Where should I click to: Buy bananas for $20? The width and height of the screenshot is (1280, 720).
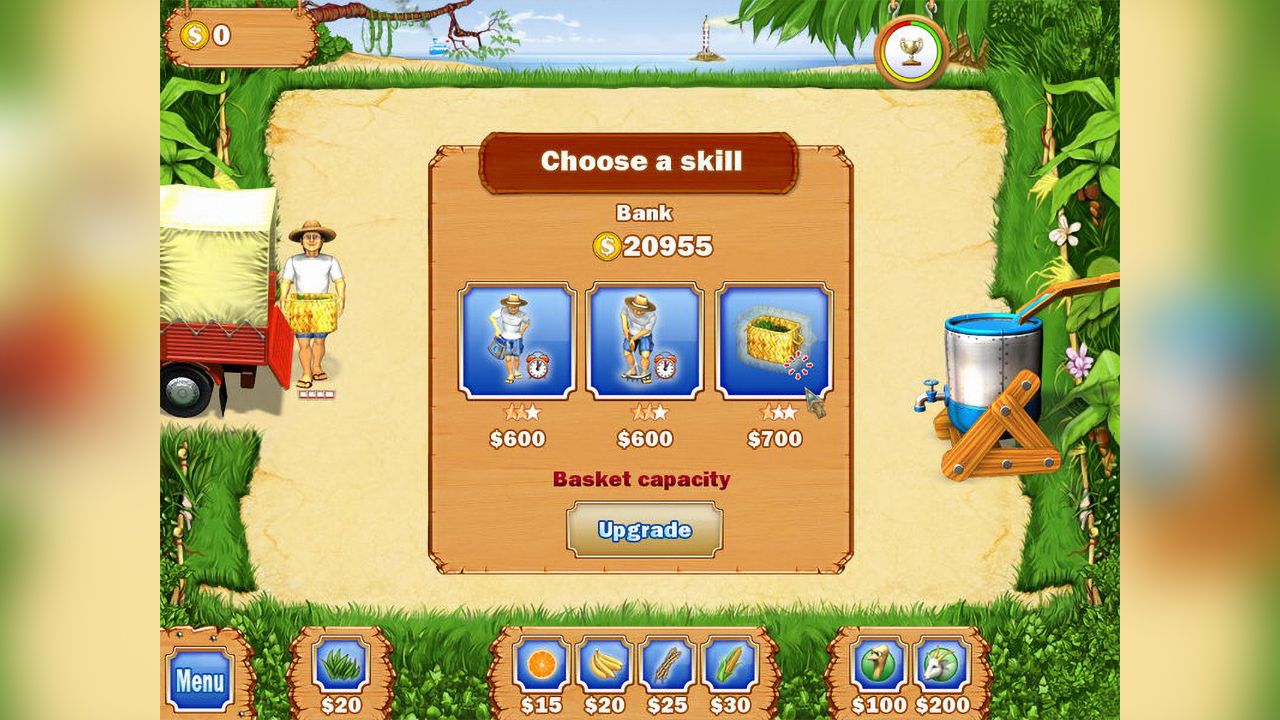tap(601, 670)
